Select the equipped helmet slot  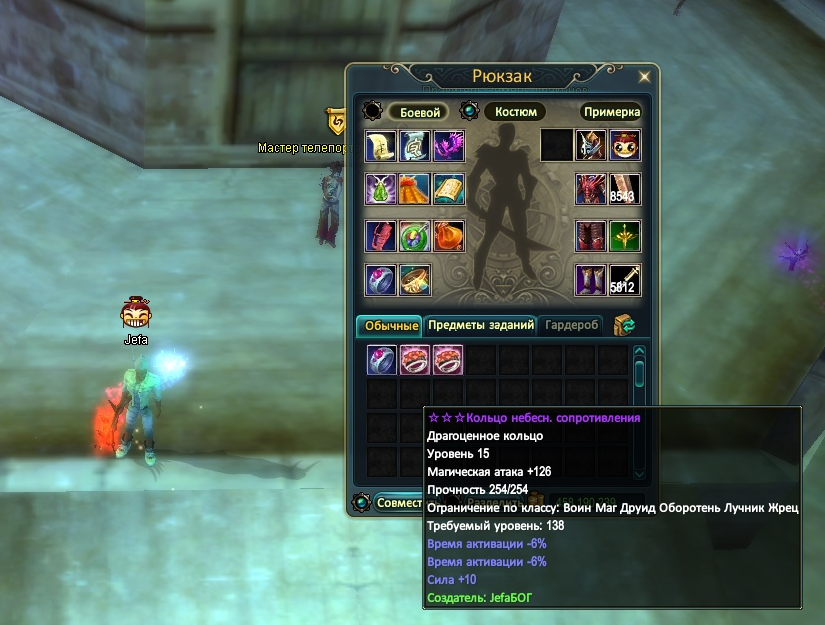[591, 145]
